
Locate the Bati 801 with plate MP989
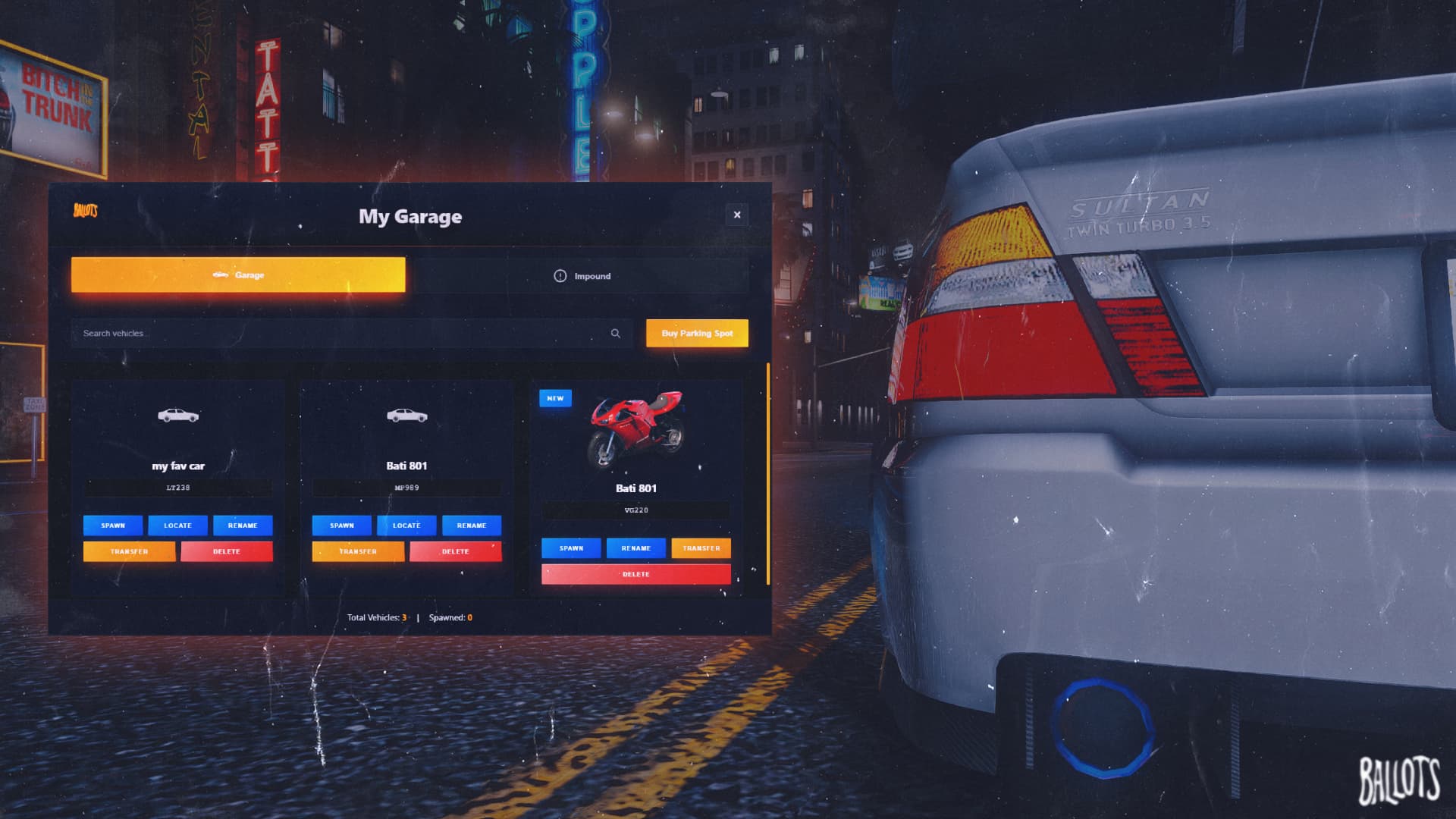pyautogui.click(x=406, y=525)
